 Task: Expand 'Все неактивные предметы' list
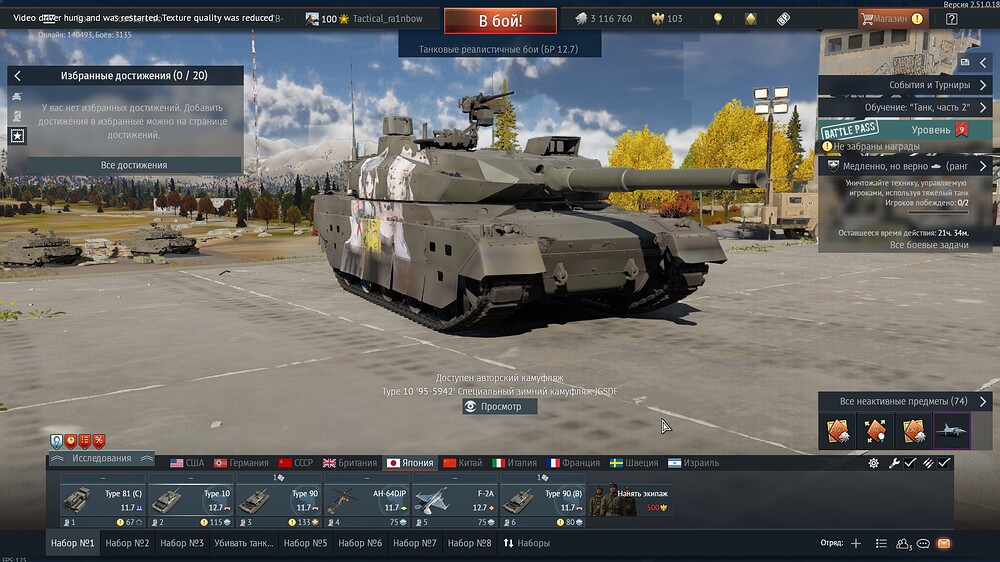(x=906, y=401)
